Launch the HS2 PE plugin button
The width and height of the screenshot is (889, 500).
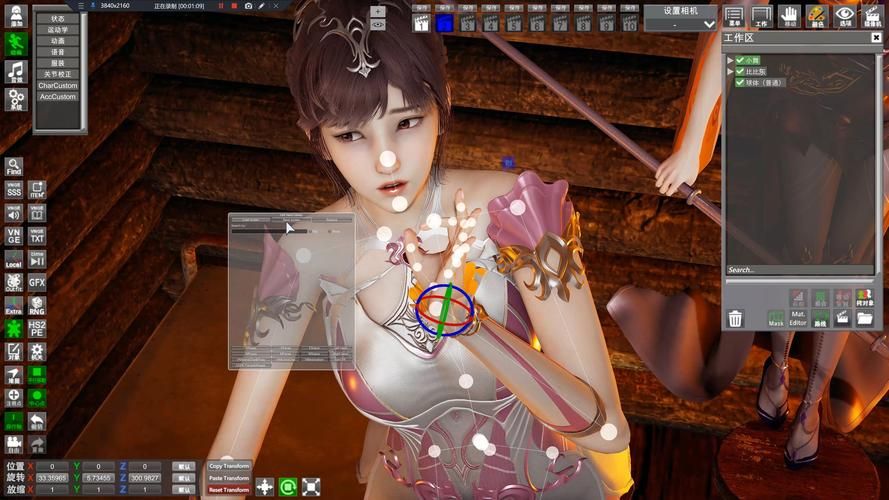(37, 328)
